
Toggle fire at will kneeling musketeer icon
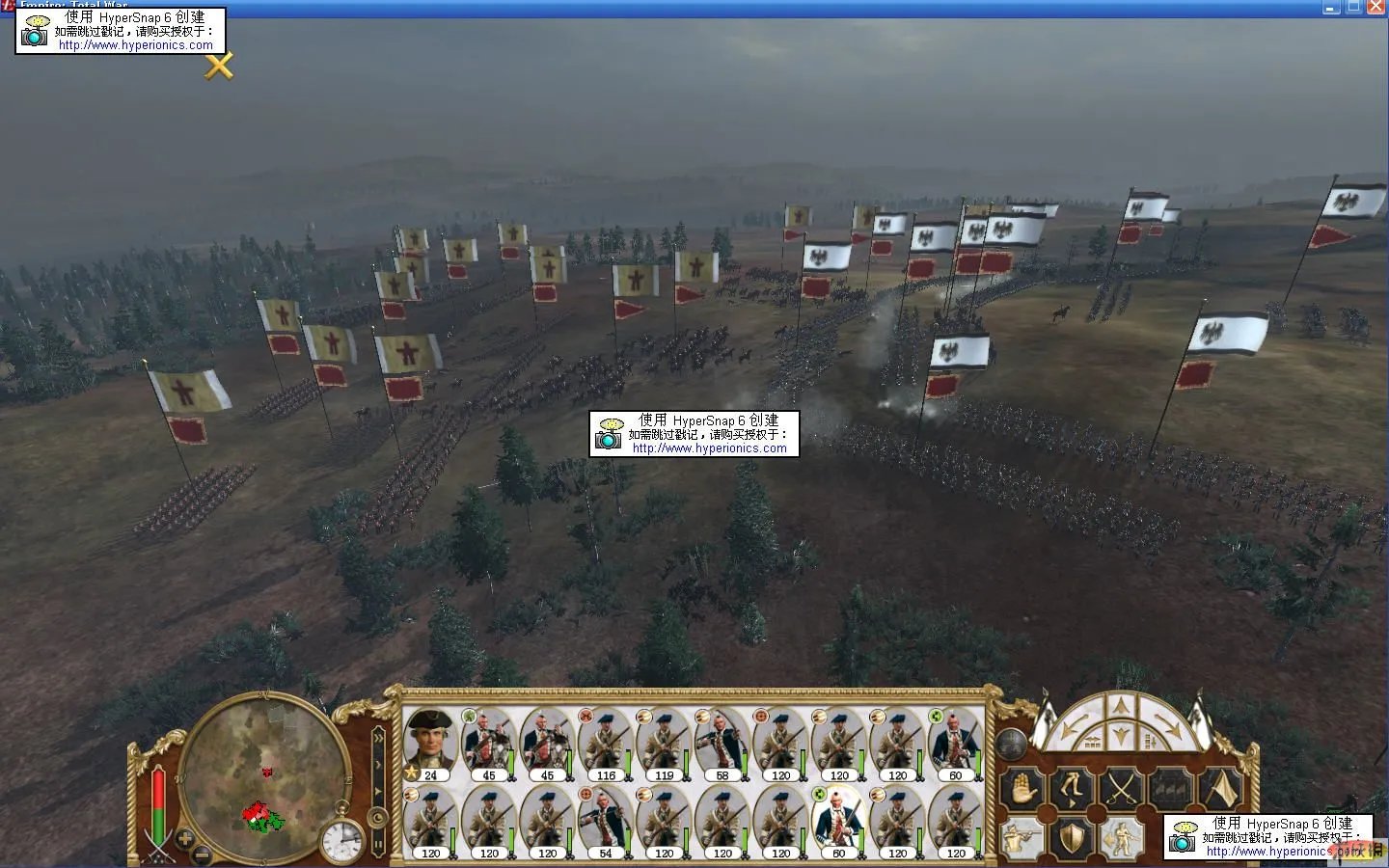coord(1021,838)
